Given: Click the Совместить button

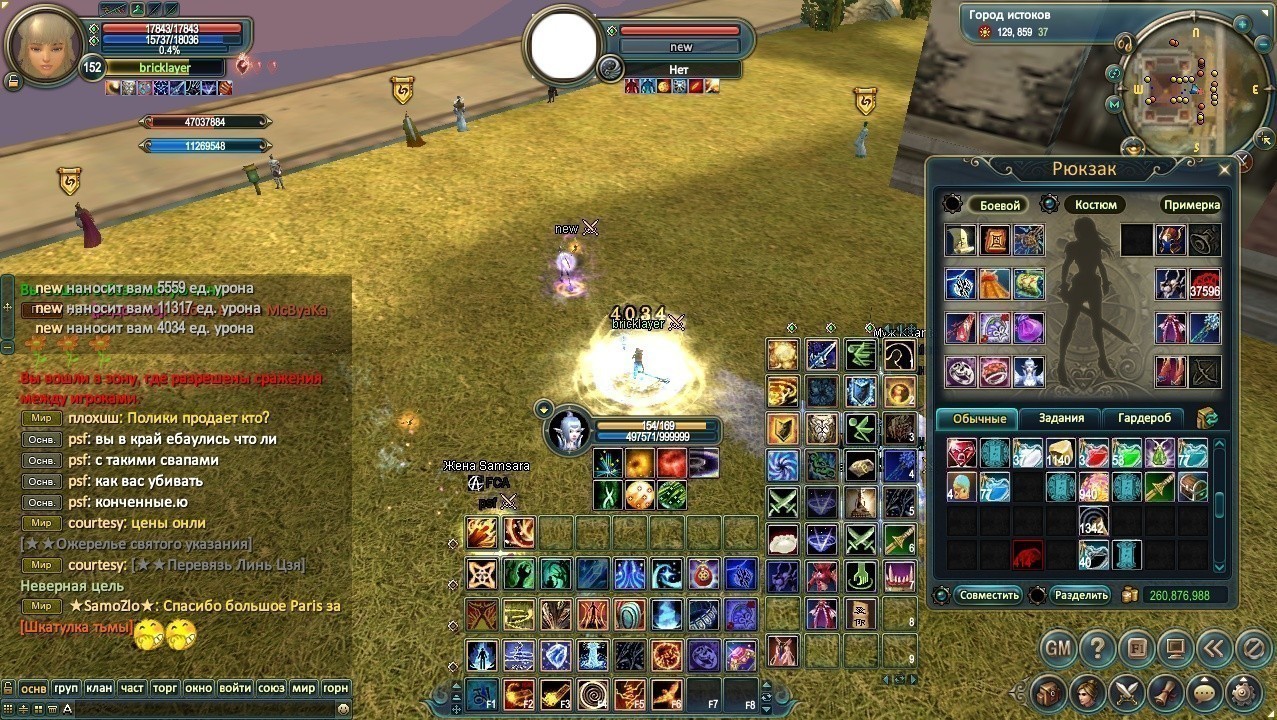Looking at the screenshot, I should (x=988, y=595).
